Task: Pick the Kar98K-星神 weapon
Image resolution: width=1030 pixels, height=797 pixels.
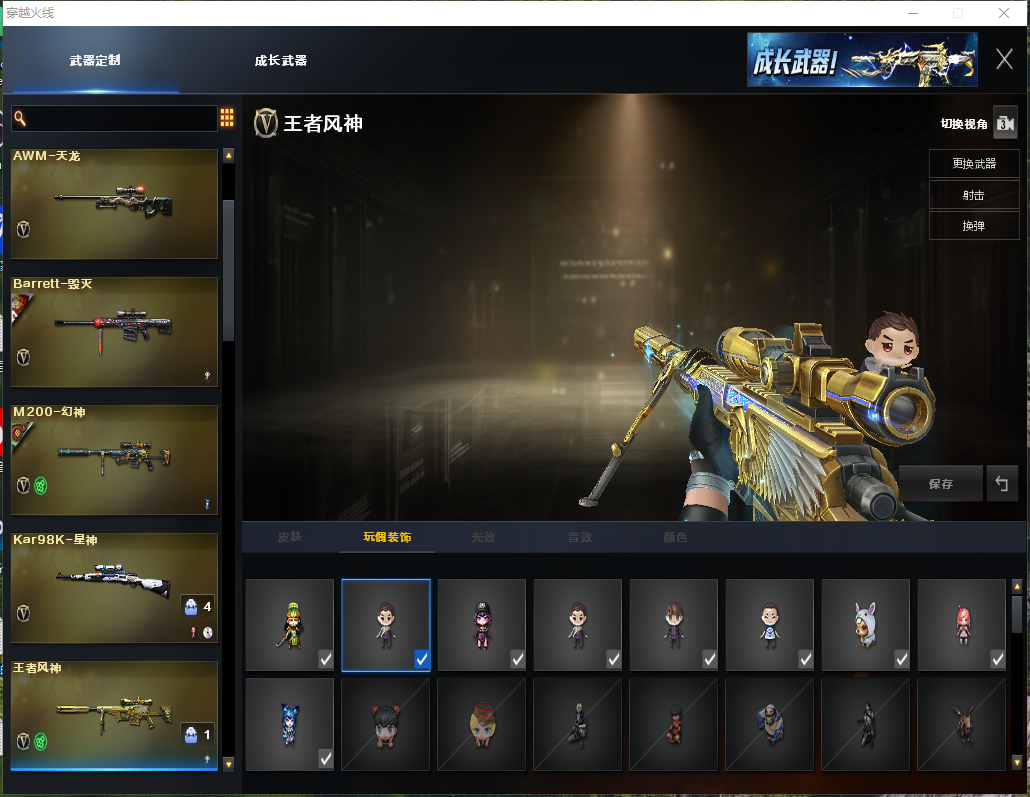Action: point(114,588)
